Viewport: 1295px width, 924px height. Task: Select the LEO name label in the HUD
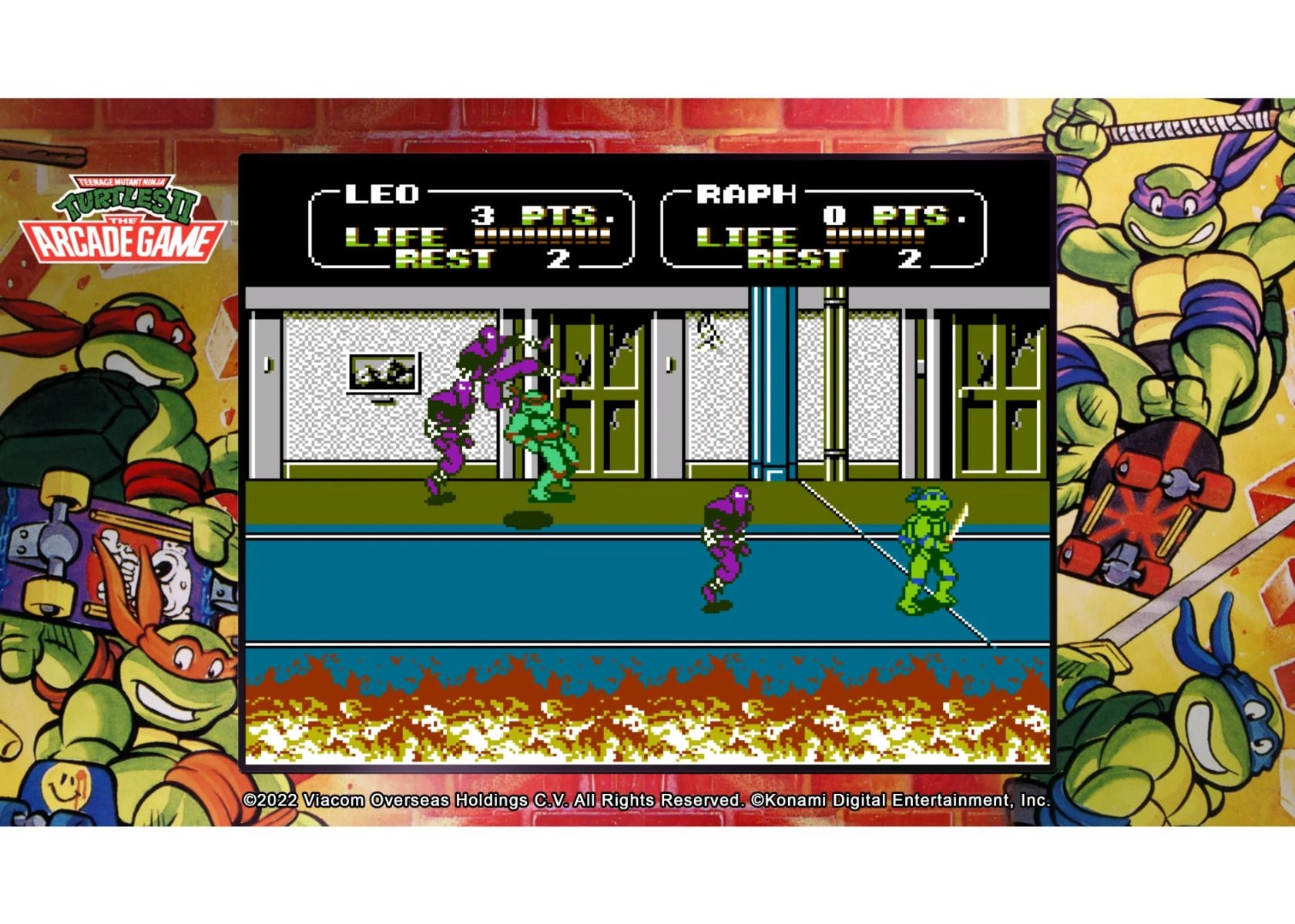pyautogui.click(x=380, y=192)
